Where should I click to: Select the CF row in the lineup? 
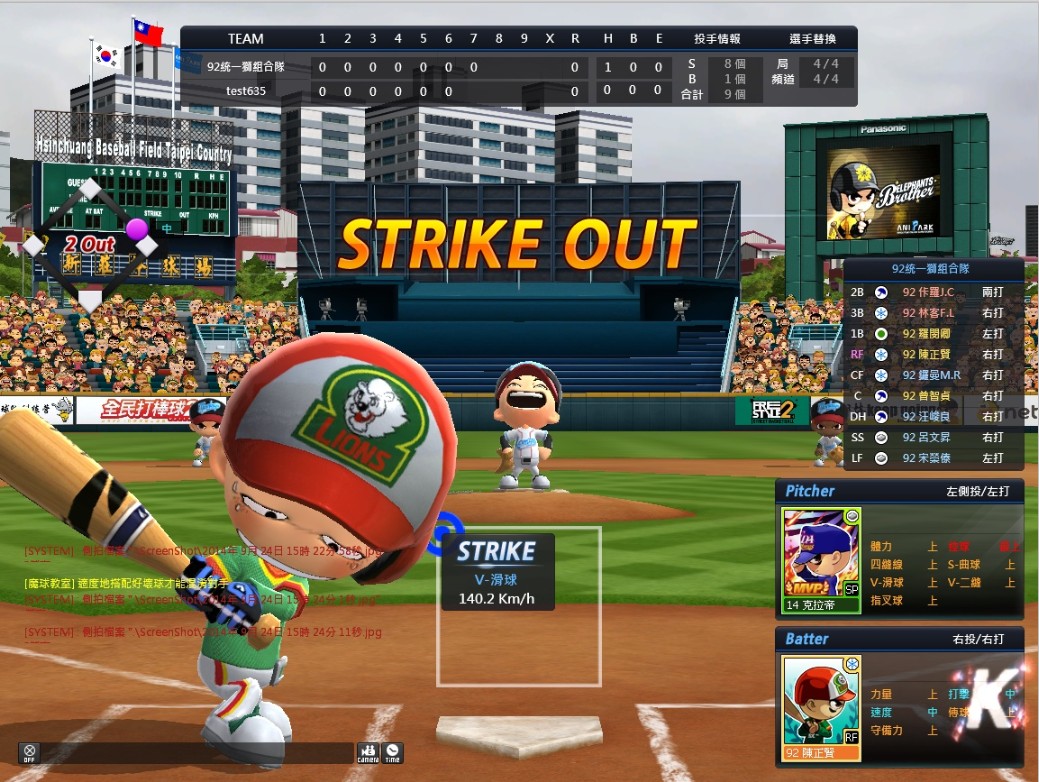click(932, 375)
